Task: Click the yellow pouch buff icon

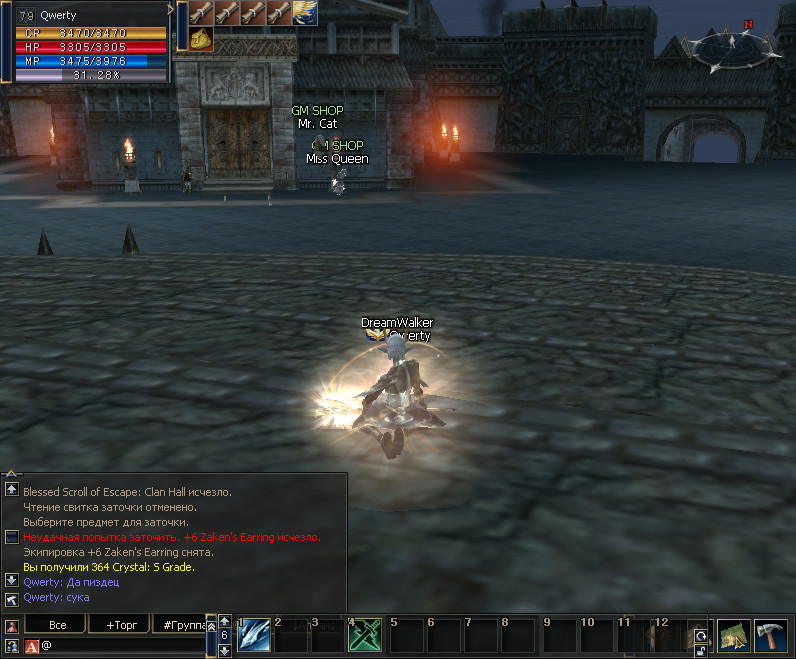Action: [x=201, y=38]
